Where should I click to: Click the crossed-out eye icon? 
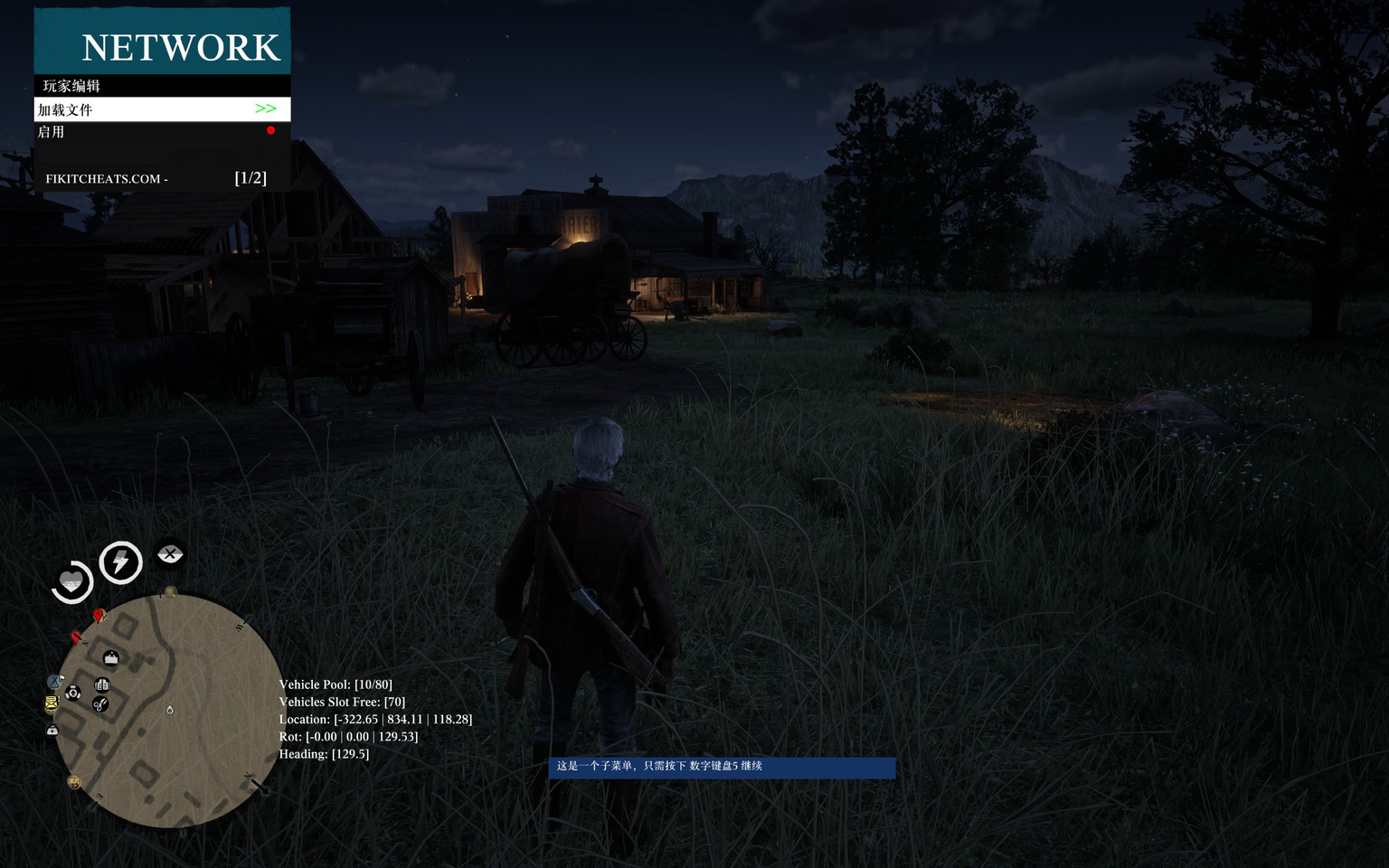pyautogui.click(x=170, y=553)
